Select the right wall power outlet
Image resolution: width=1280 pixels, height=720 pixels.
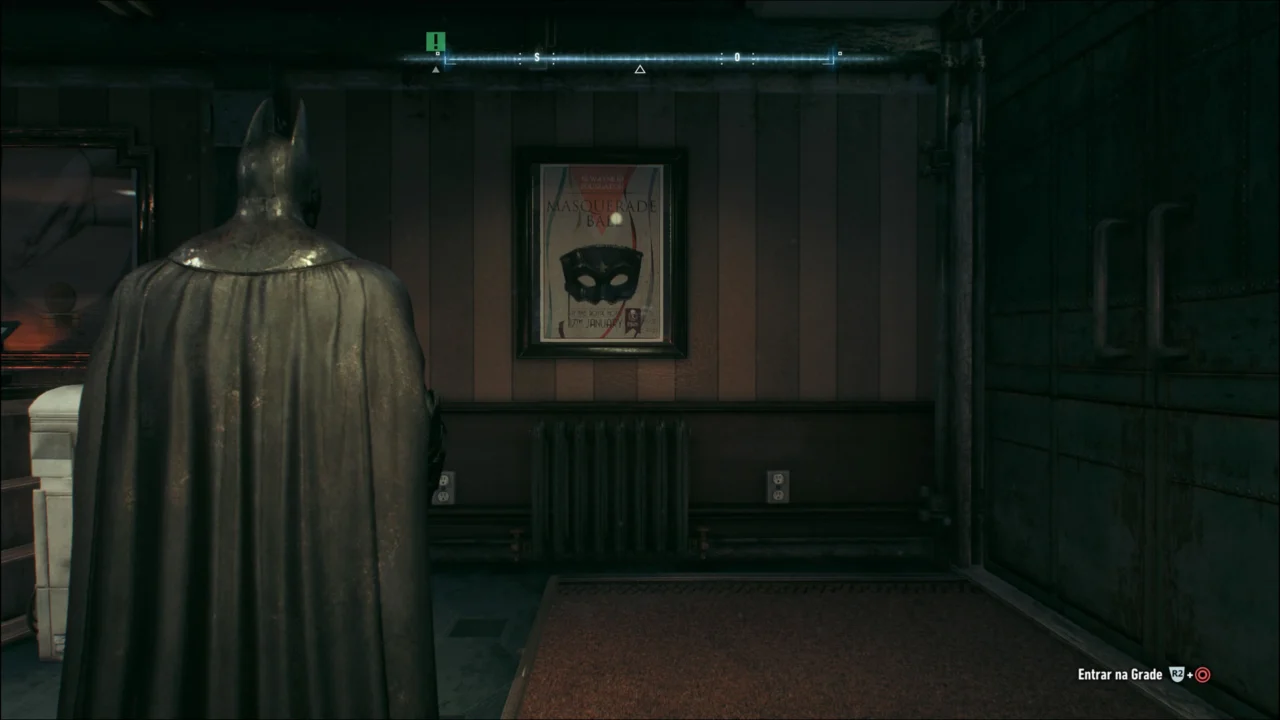coord(777,485)
